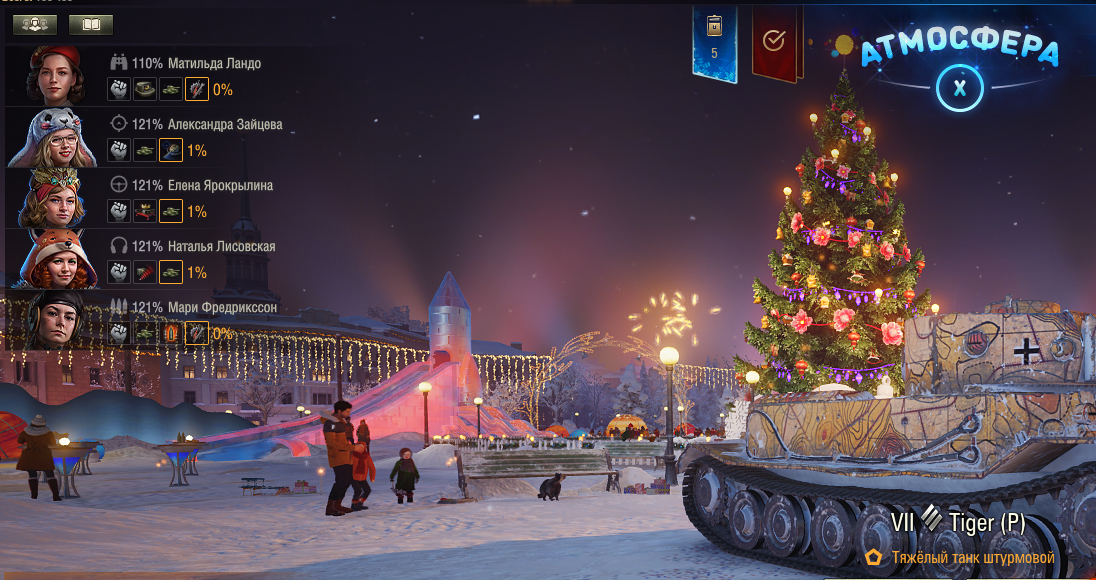Open Матильда Ландо's highlighted 0% skill icon
Image resolution: width=1096 pixels, height=580 pixels.
coord(197,89)
